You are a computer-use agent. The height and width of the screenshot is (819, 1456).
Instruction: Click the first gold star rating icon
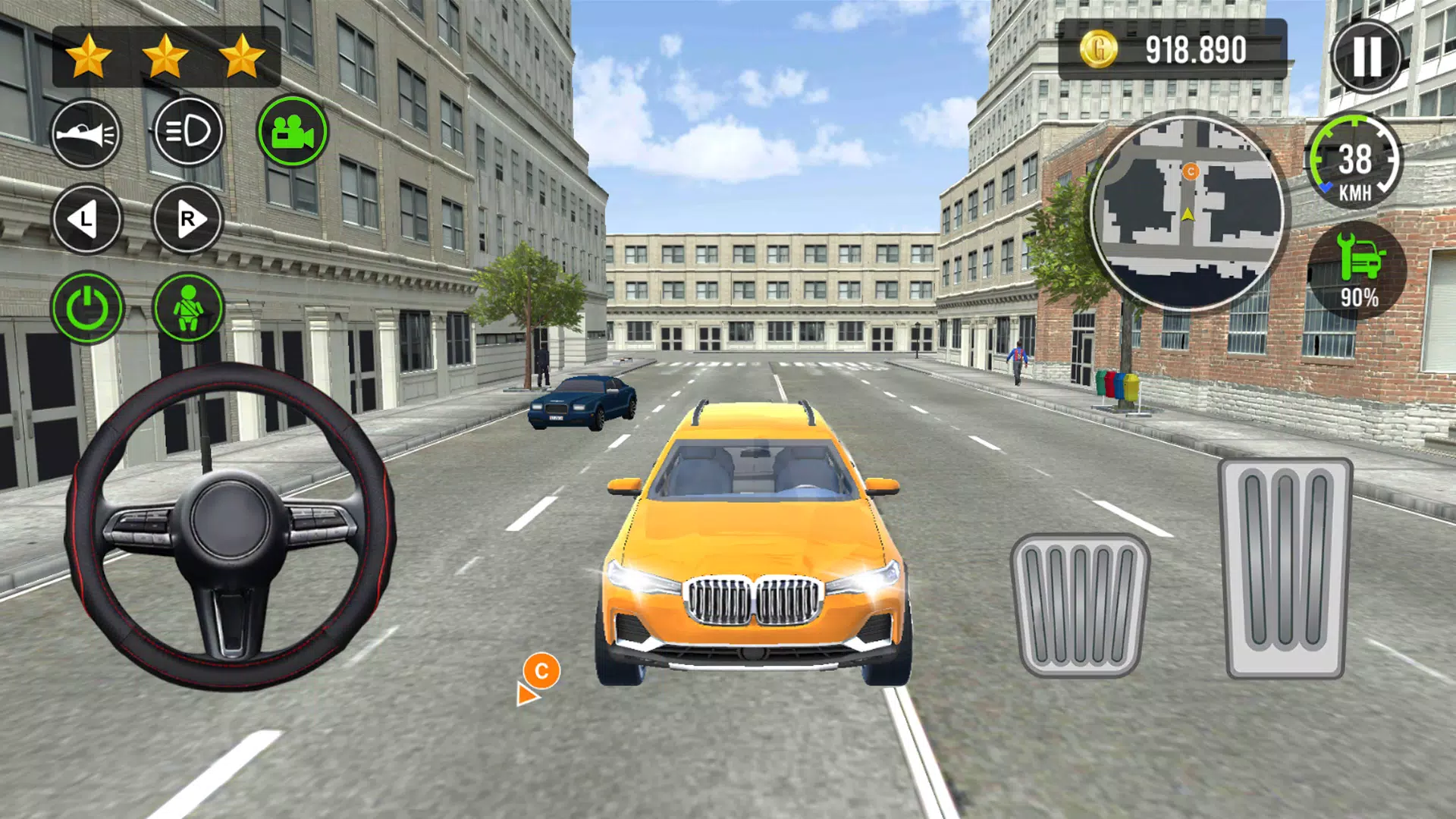tap(88, 55)
